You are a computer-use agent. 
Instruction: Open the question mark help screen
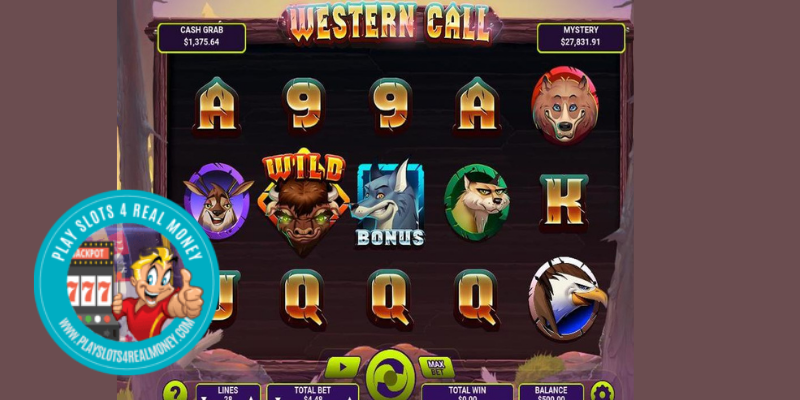[x=175, y=392]
